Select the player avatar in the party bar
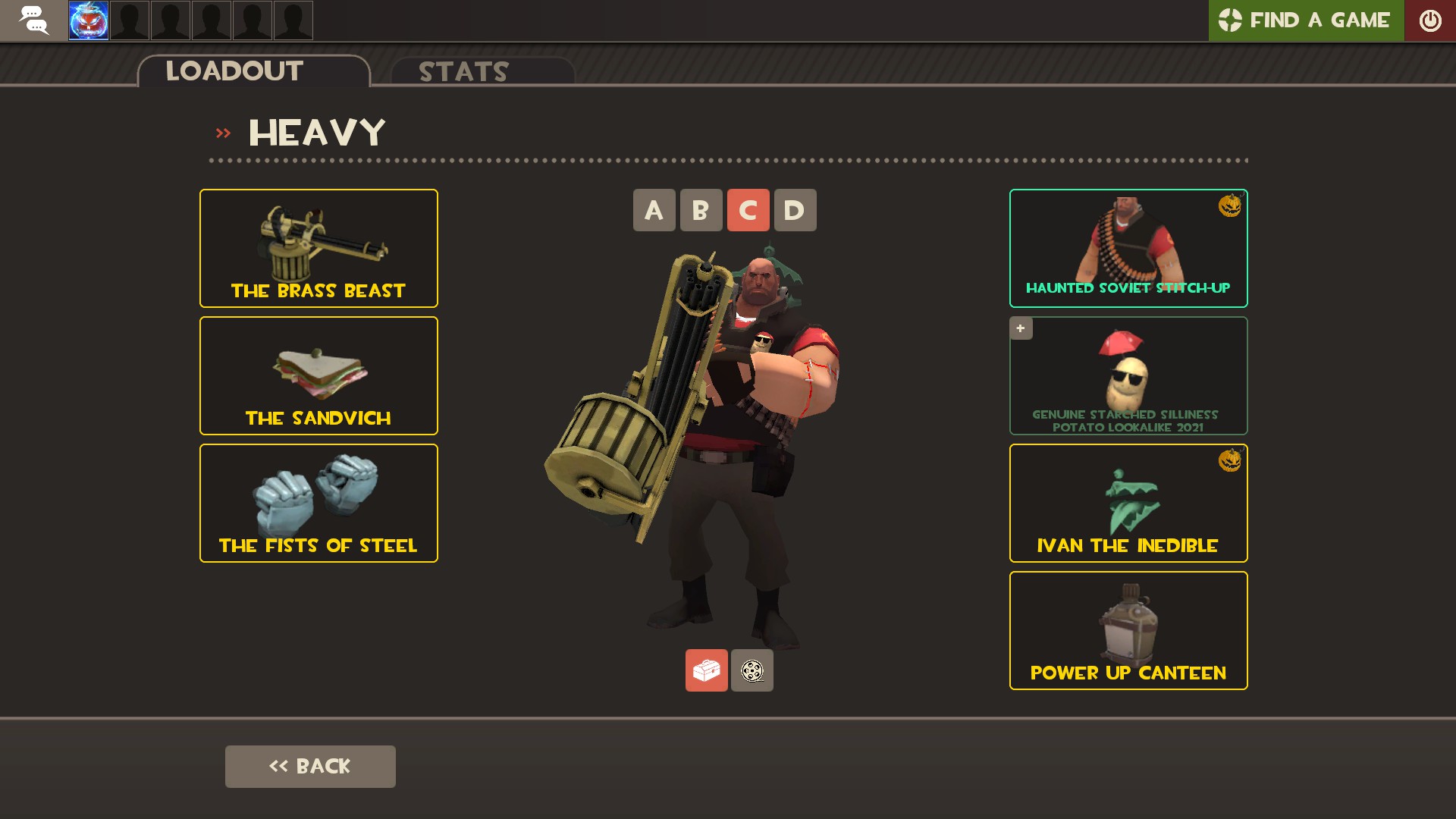 coord(89,20)
